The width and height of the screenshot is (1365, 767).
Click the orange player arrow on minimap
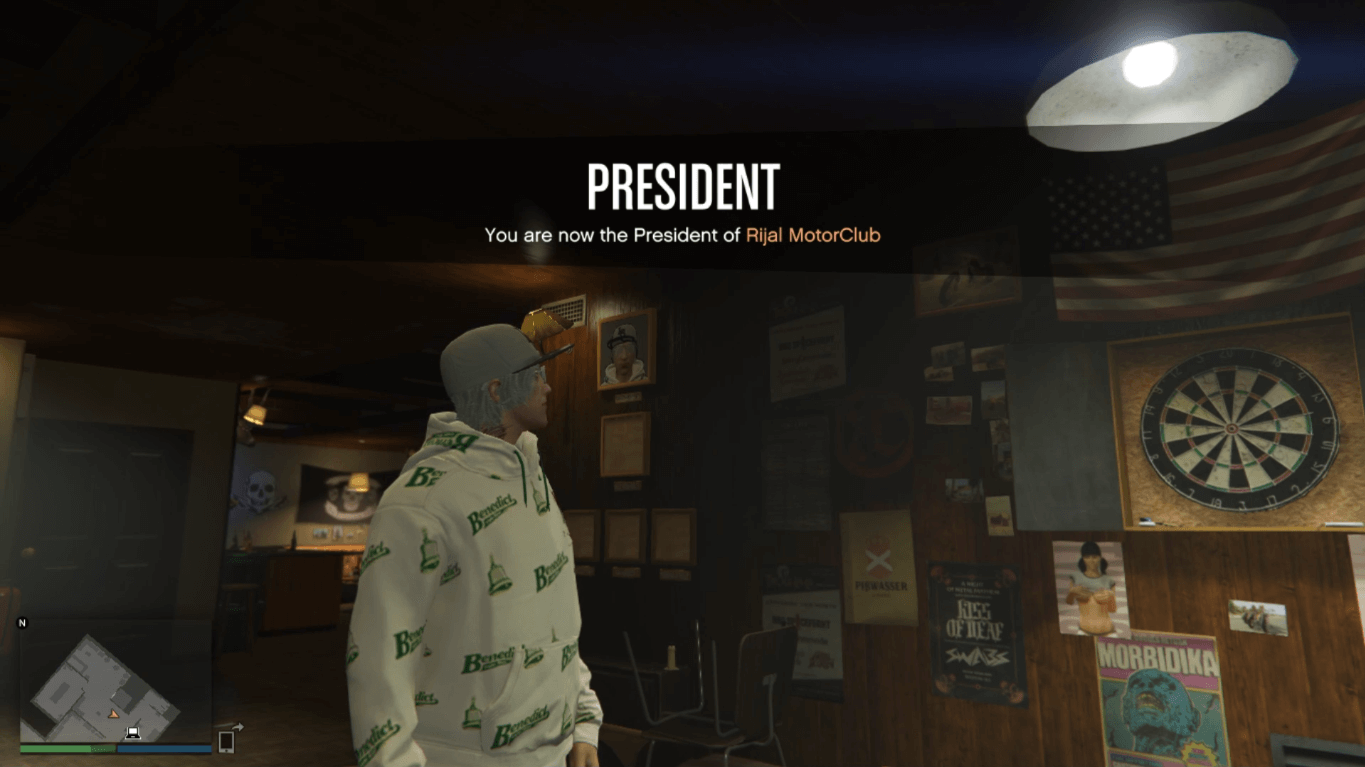[x=113, y=714]
